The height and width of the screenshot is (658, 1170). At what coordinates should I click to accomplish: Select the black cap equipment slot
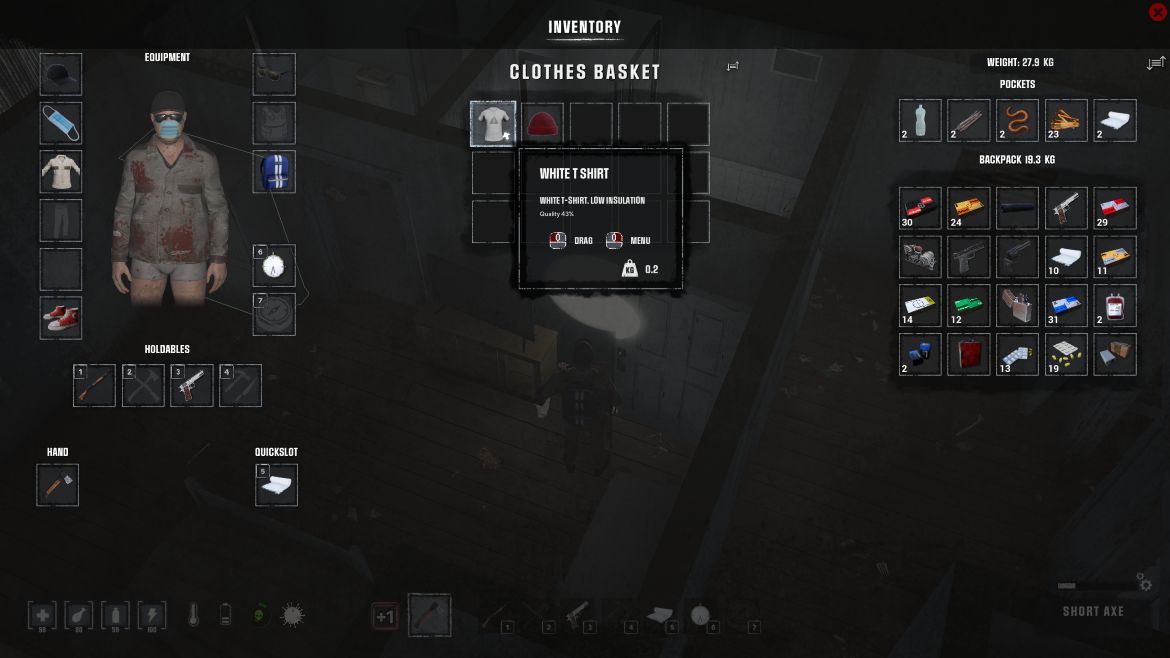click(x=61, y=75)
